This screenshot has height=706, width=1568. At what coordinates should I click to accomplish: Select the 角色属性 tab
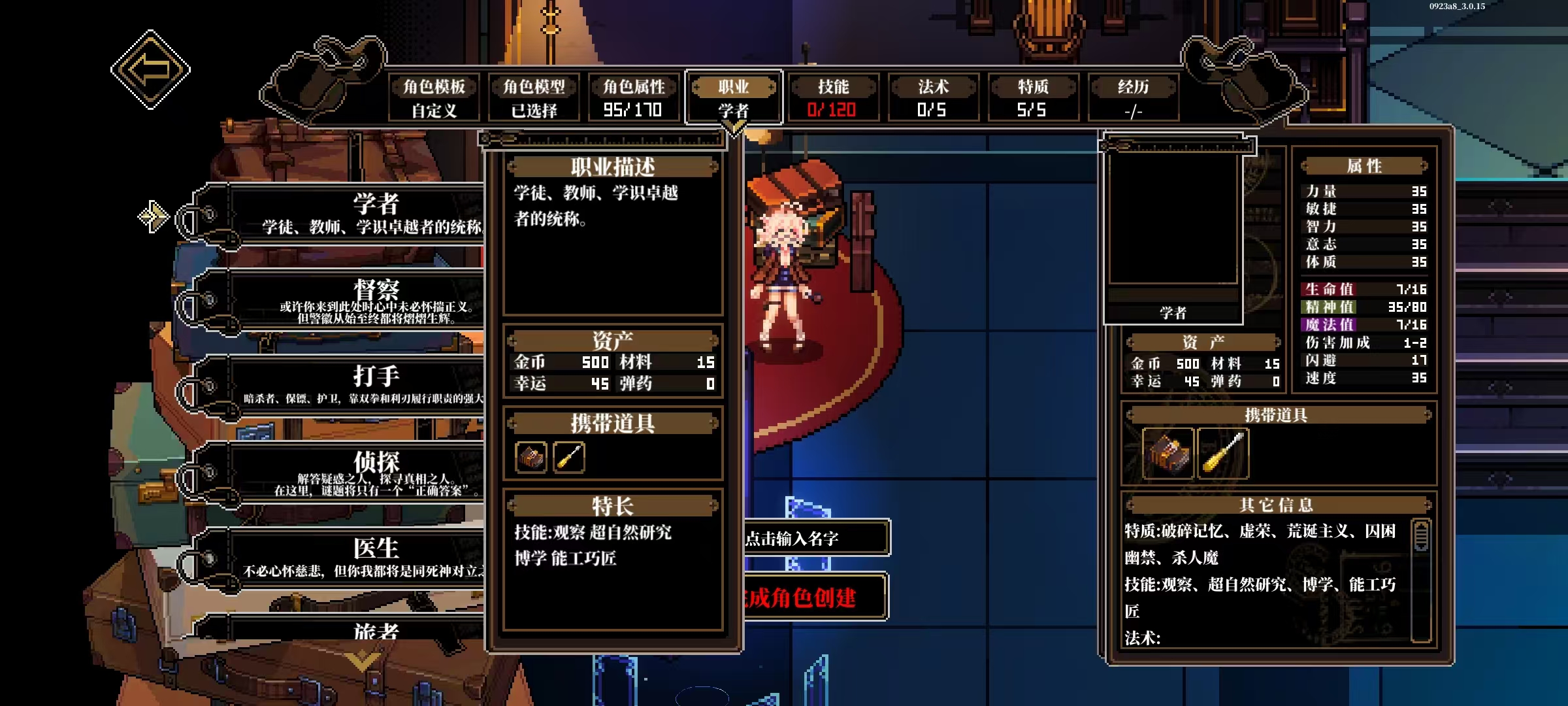click(634, 97)
